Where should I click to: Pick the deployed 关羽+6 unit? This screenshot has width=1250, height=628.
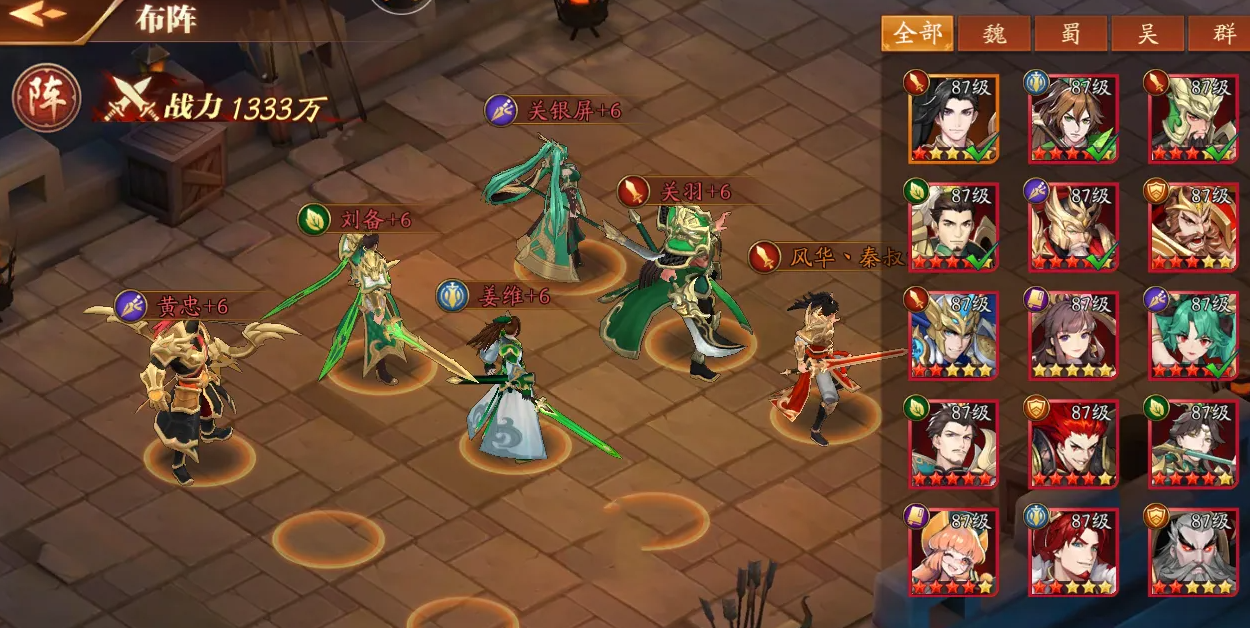tap(680, 290)
